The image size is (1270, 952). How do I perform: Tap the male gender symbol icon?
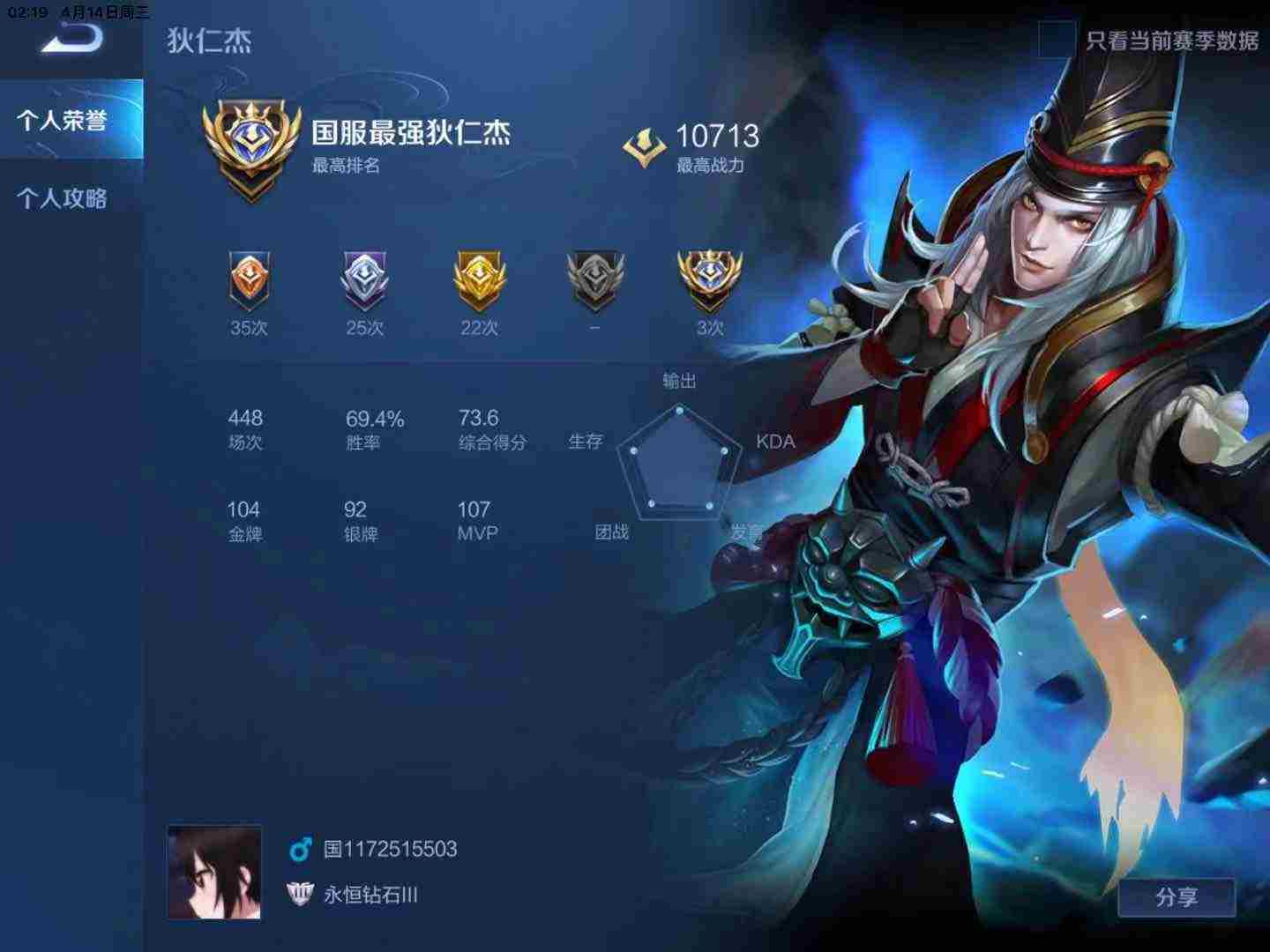(300, 849)
